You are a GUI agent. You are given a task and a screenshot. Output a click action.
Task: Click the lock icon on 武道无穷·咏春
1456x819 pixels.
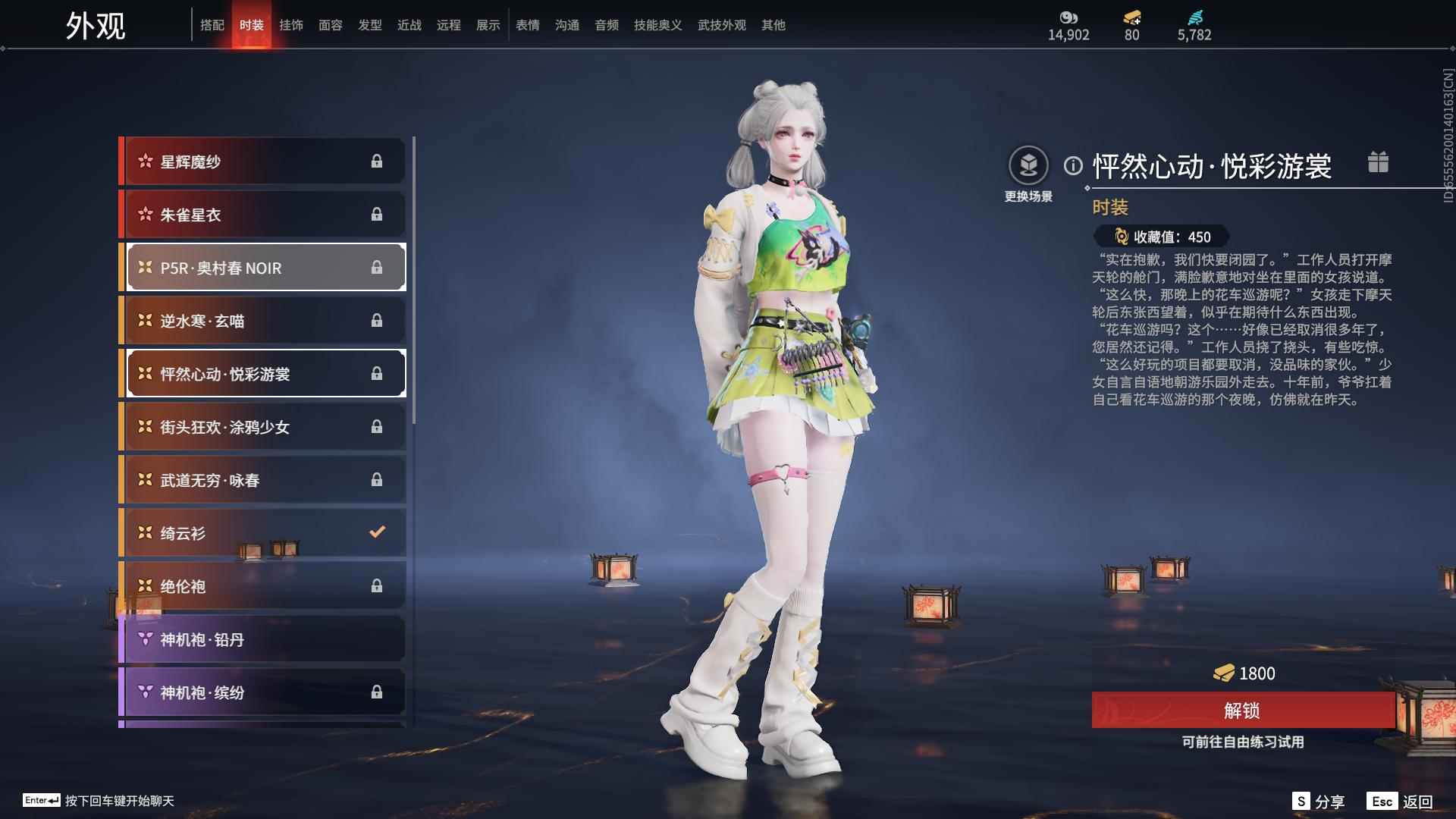click(377, 479)
